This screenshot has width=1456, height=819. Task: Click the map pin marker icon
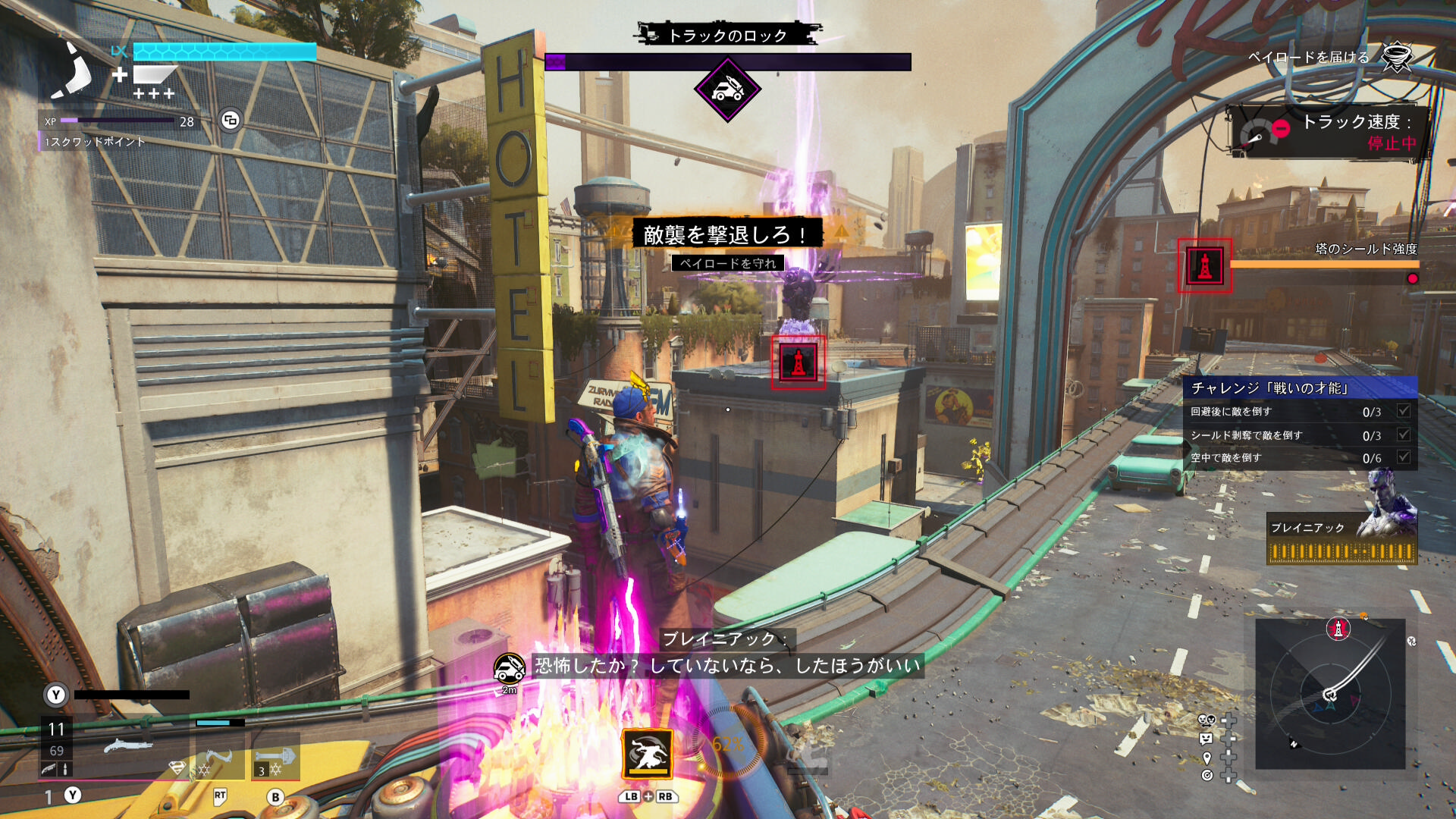pos(1207,758)
